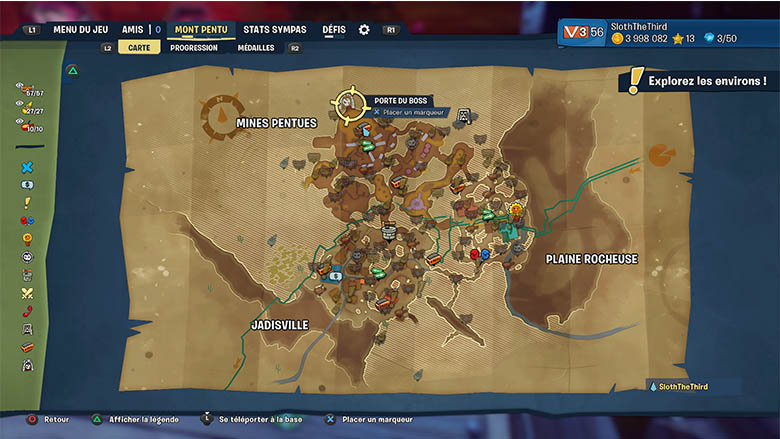
Task: Select the red telephone legend icon
Action: point(27,311)
